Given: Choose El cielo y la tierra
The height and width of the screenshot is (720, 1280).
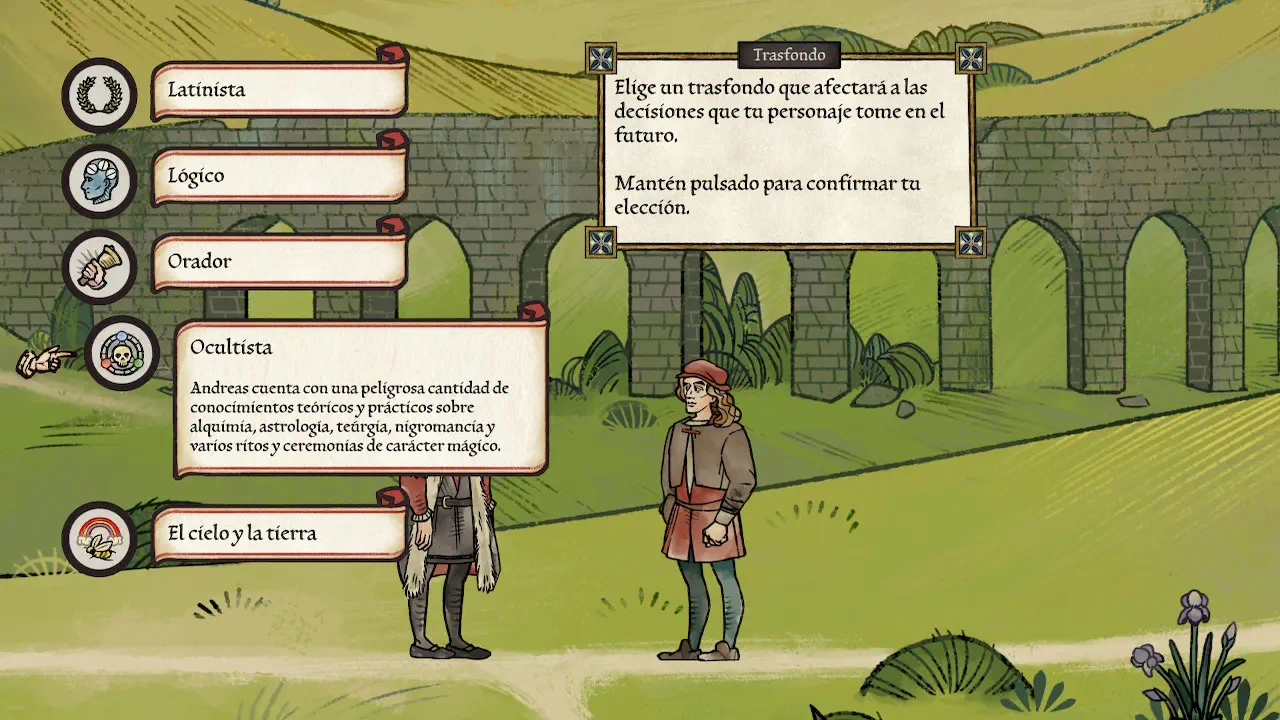Looking at the screenshot, I should click(x=279, y=534).
